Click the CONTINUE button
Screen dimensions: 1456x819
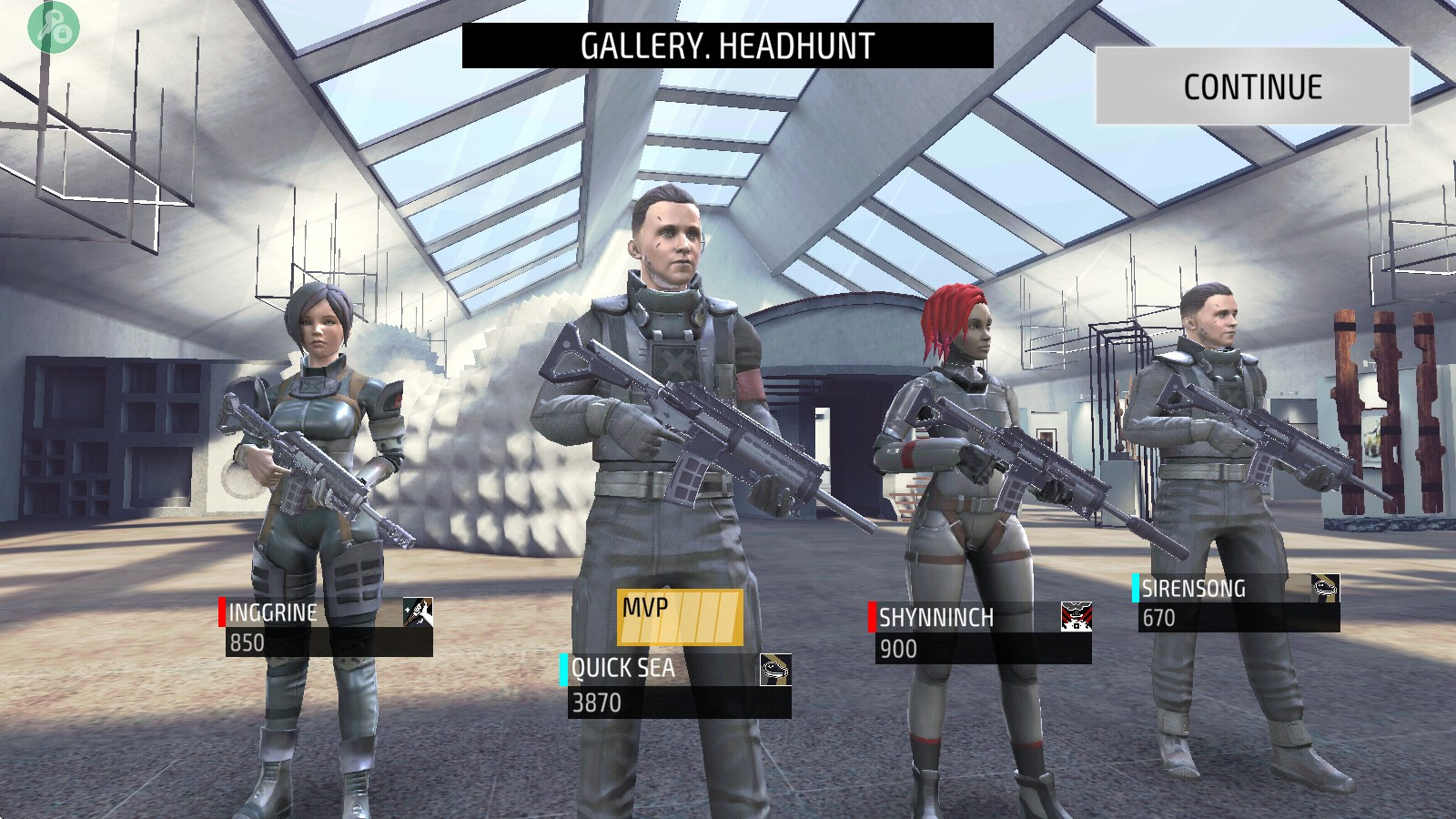pos(1252,86)
